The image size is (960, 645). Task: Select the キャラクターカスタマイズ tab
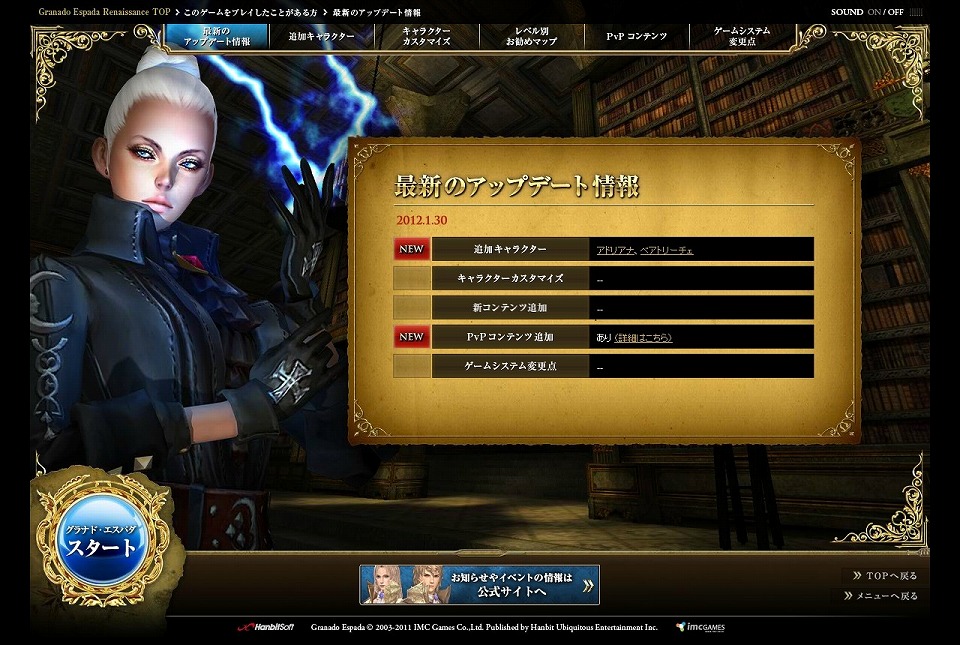[x=426, y=36]
